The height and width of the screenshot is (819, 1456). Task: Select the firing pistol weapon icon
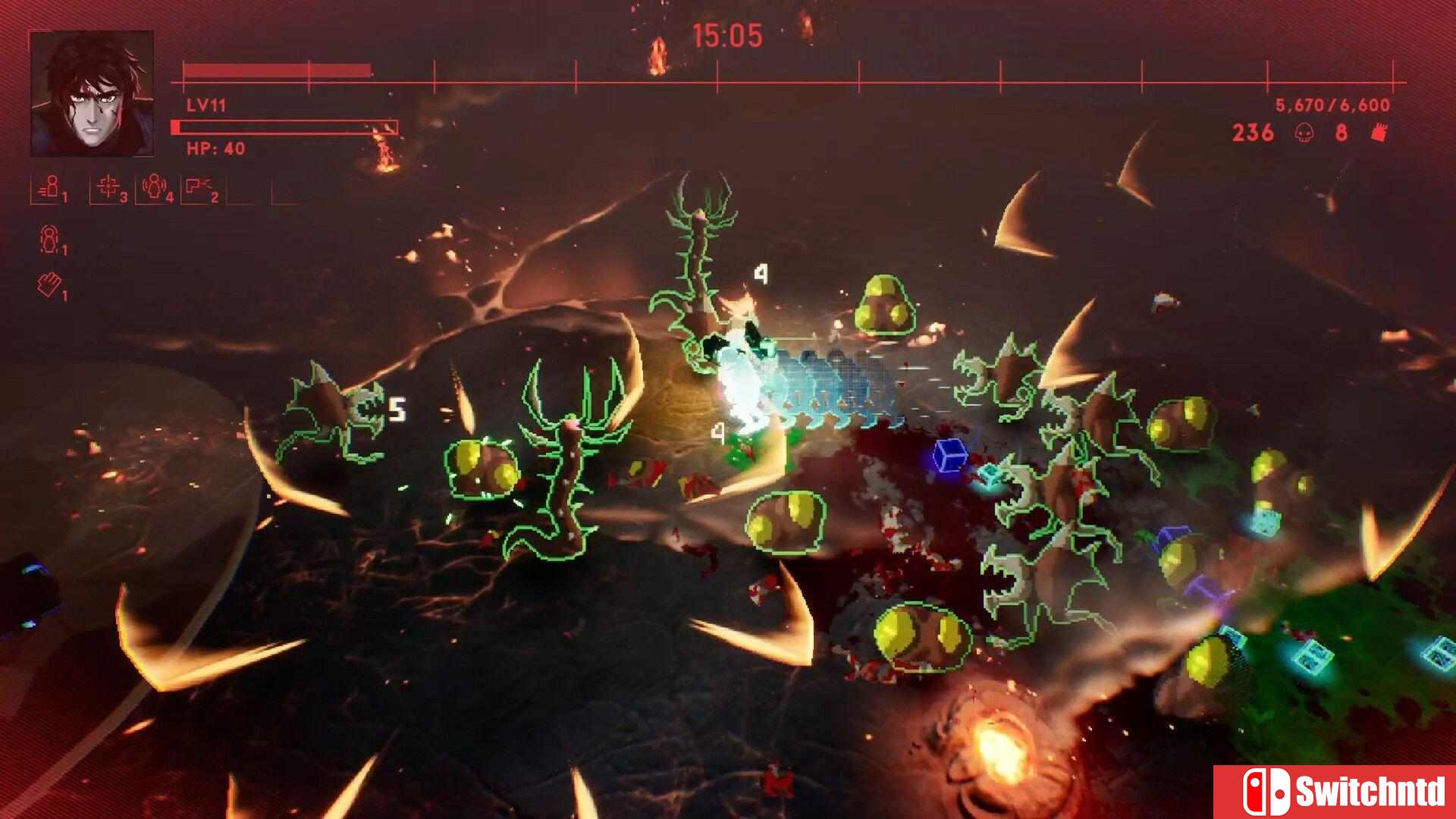[x=199, y=187]
